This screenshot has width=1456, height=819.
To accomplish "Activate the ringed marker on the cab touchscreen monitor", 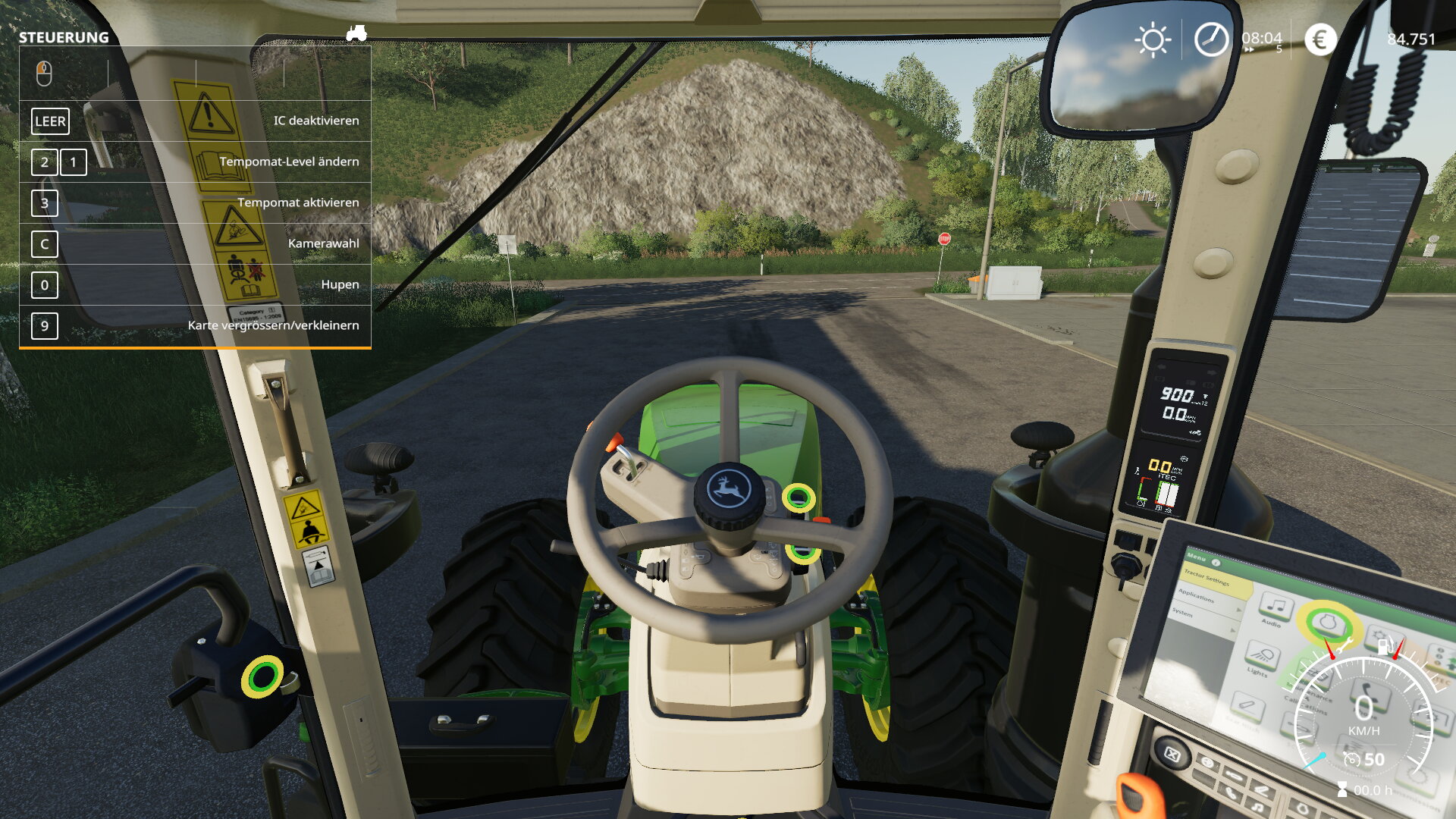I will (1327, 623).
